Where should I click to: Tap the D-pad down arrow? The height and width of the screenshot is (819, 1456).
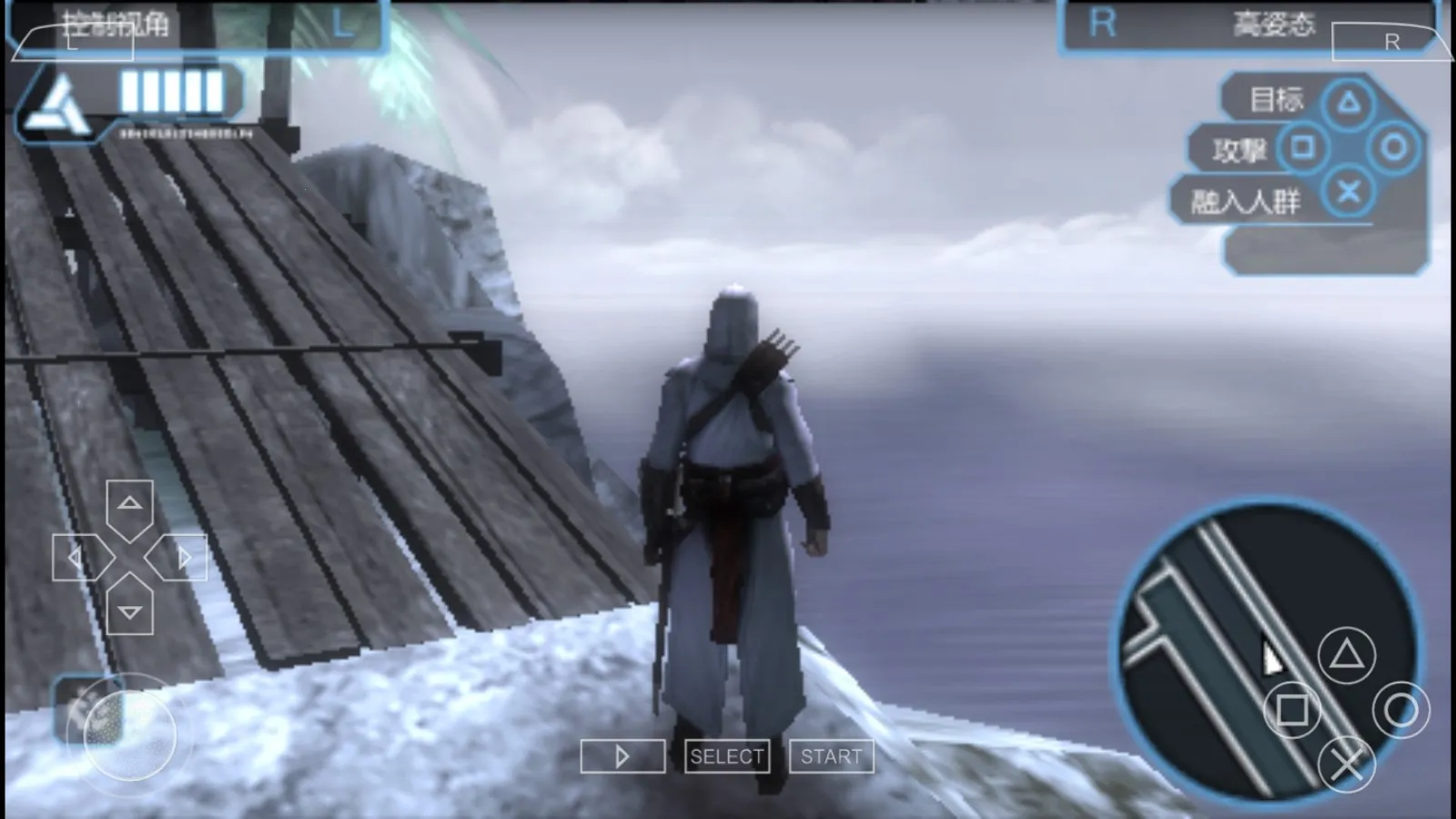[x=130, y=611]
